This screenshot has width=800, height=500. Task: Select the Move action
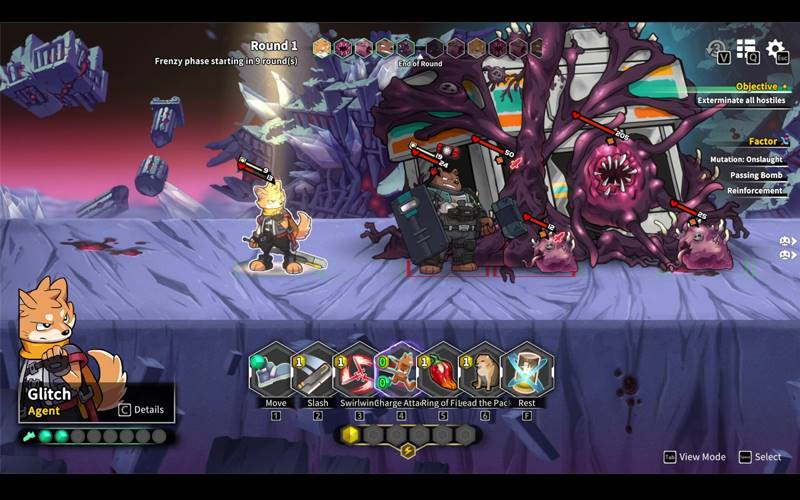(x=276, y=370)
